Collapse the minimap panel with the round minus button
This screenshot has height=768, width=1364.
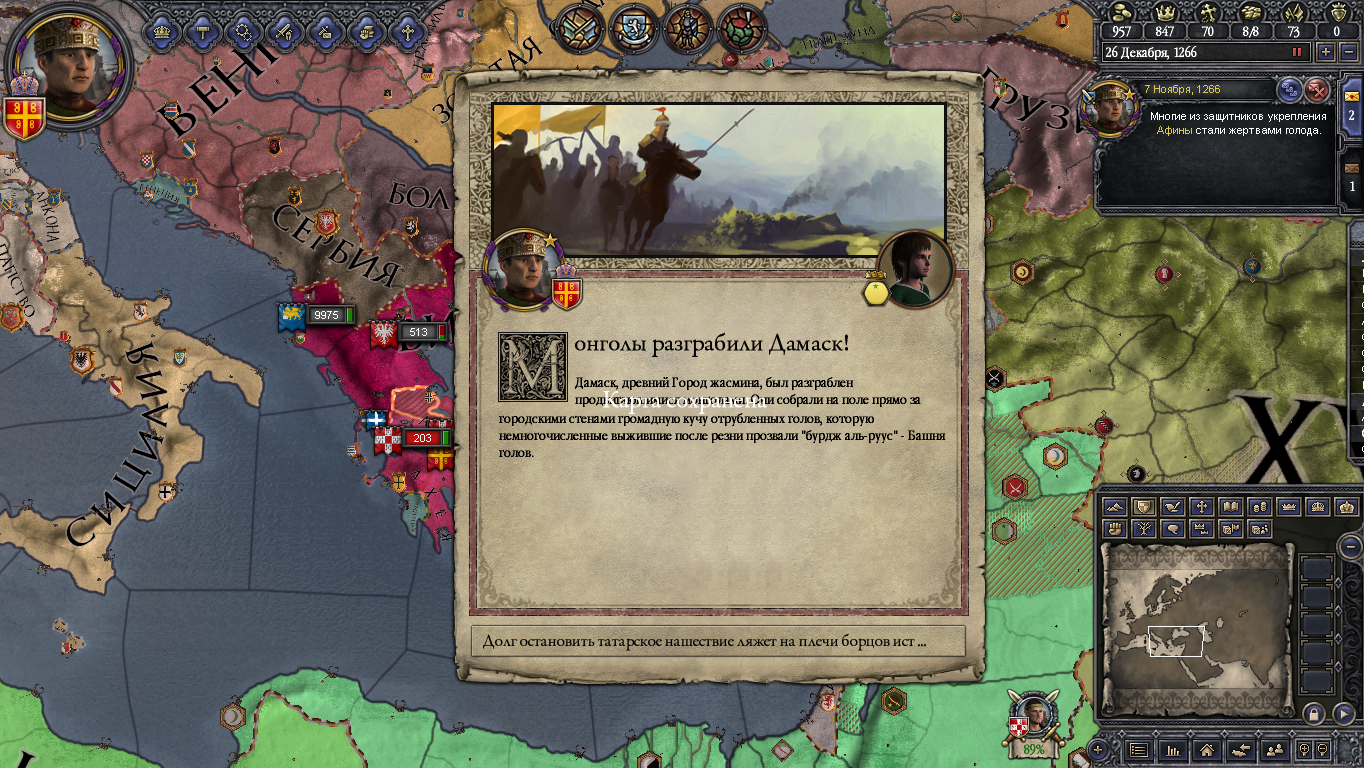pos(1349,546)
